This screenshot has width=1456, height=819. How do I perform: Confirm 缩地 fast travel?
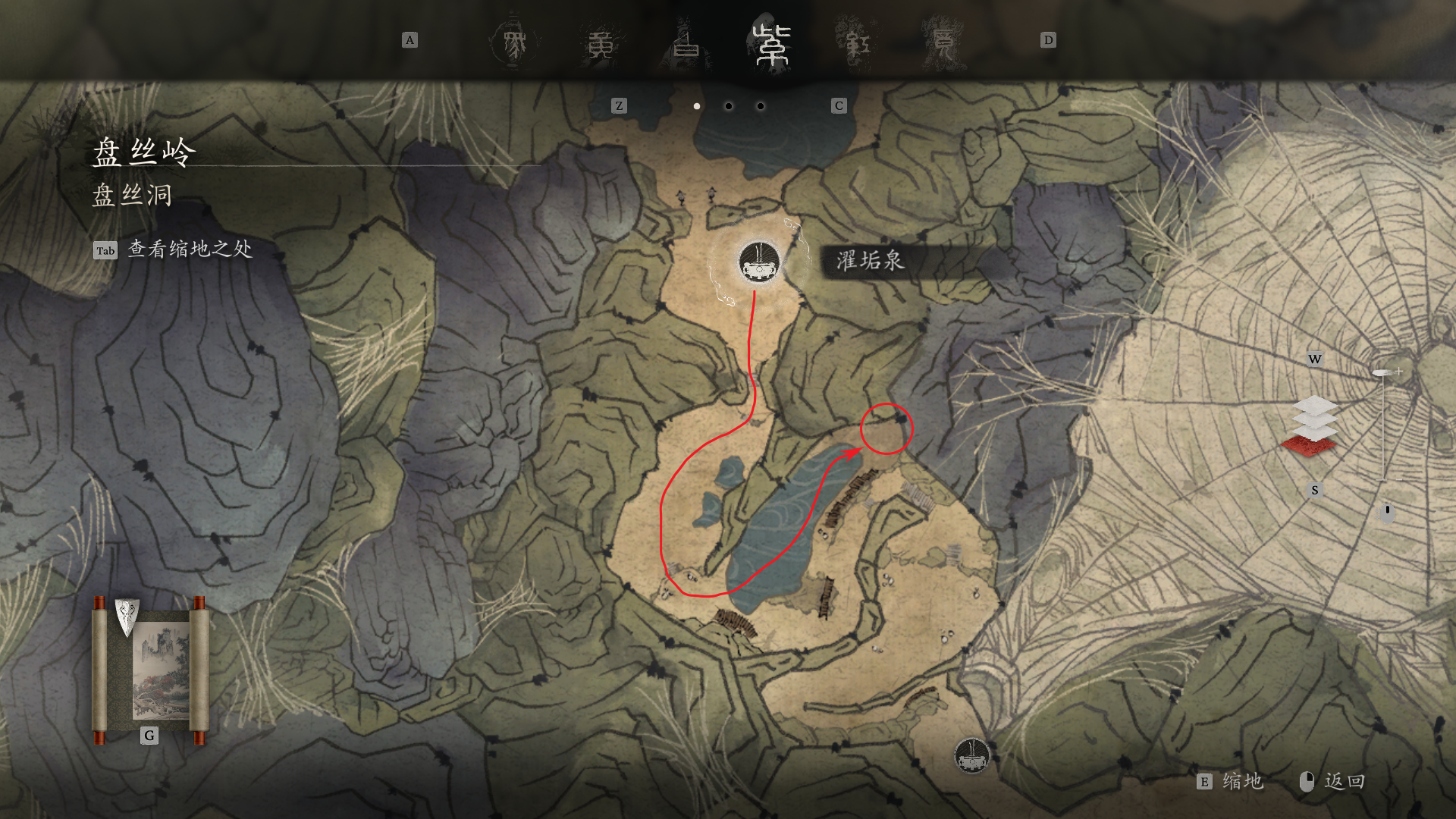tap(1242, 782)
